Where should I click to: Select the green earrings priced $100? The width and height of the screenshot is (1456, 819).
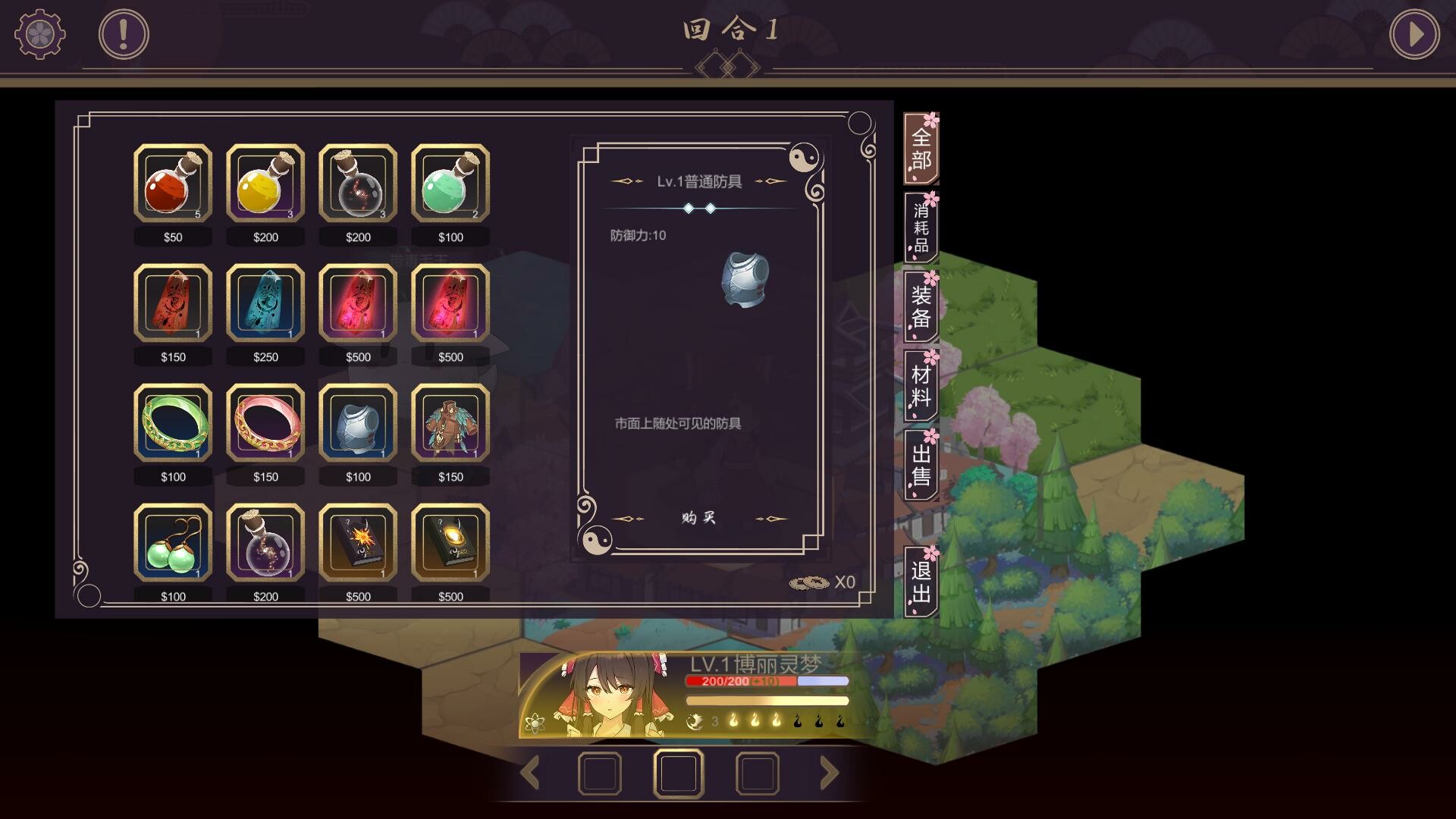click(x=173, y=543)
